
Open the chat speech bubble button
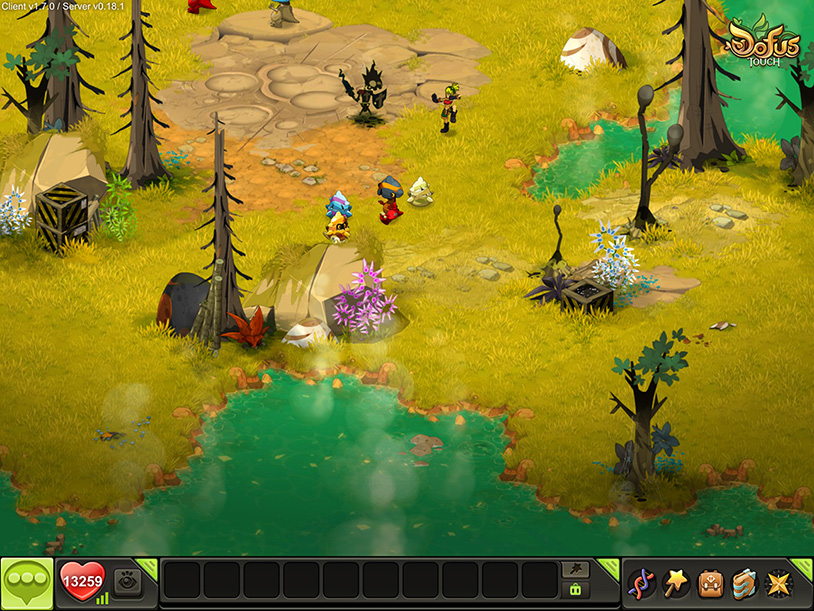pos(27,583)
